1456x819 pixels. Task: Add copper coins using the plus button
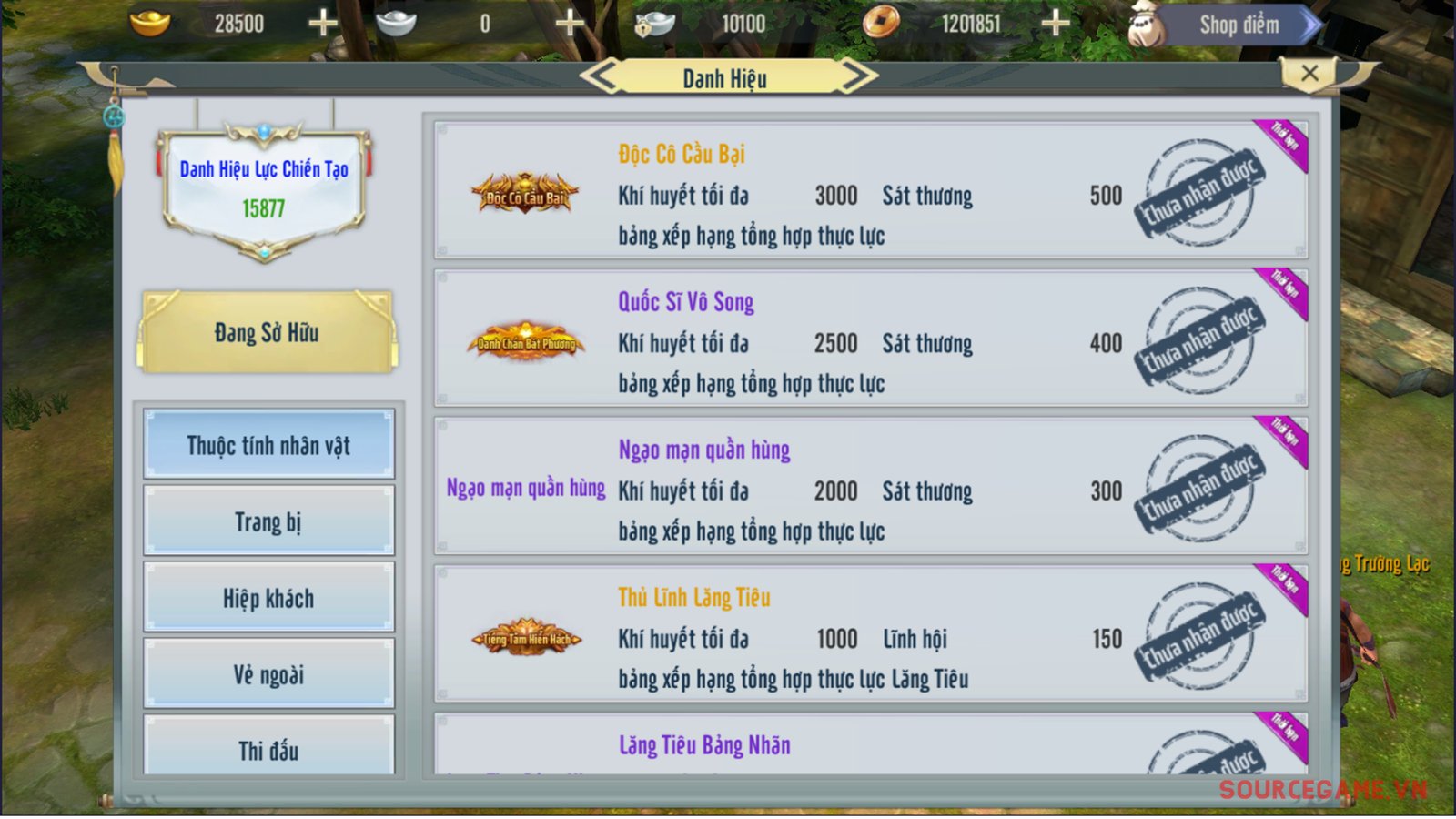click(1056, 24)
